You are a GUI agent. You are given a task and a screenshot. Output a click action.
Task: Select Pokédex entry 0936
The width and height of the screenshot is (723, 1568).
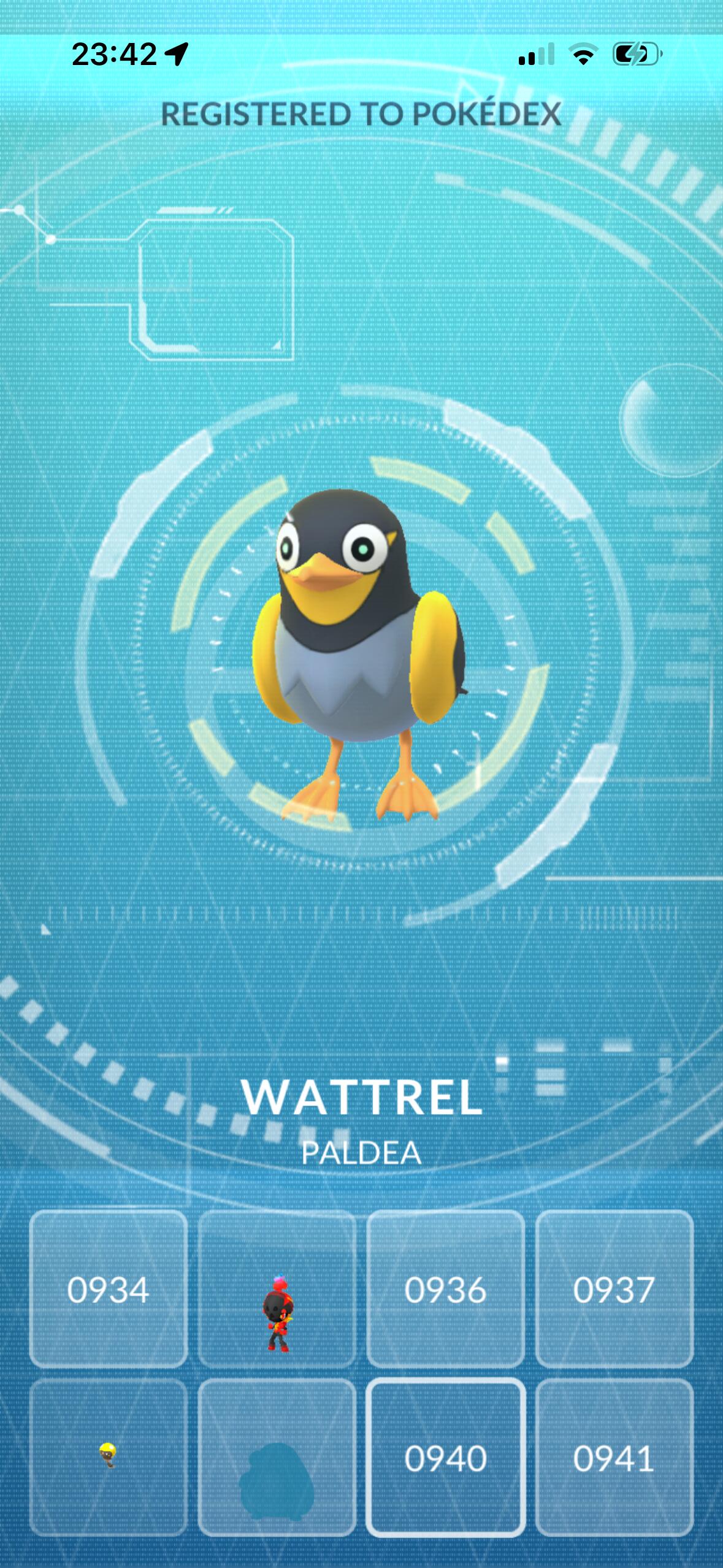[x=445, y=1289]
